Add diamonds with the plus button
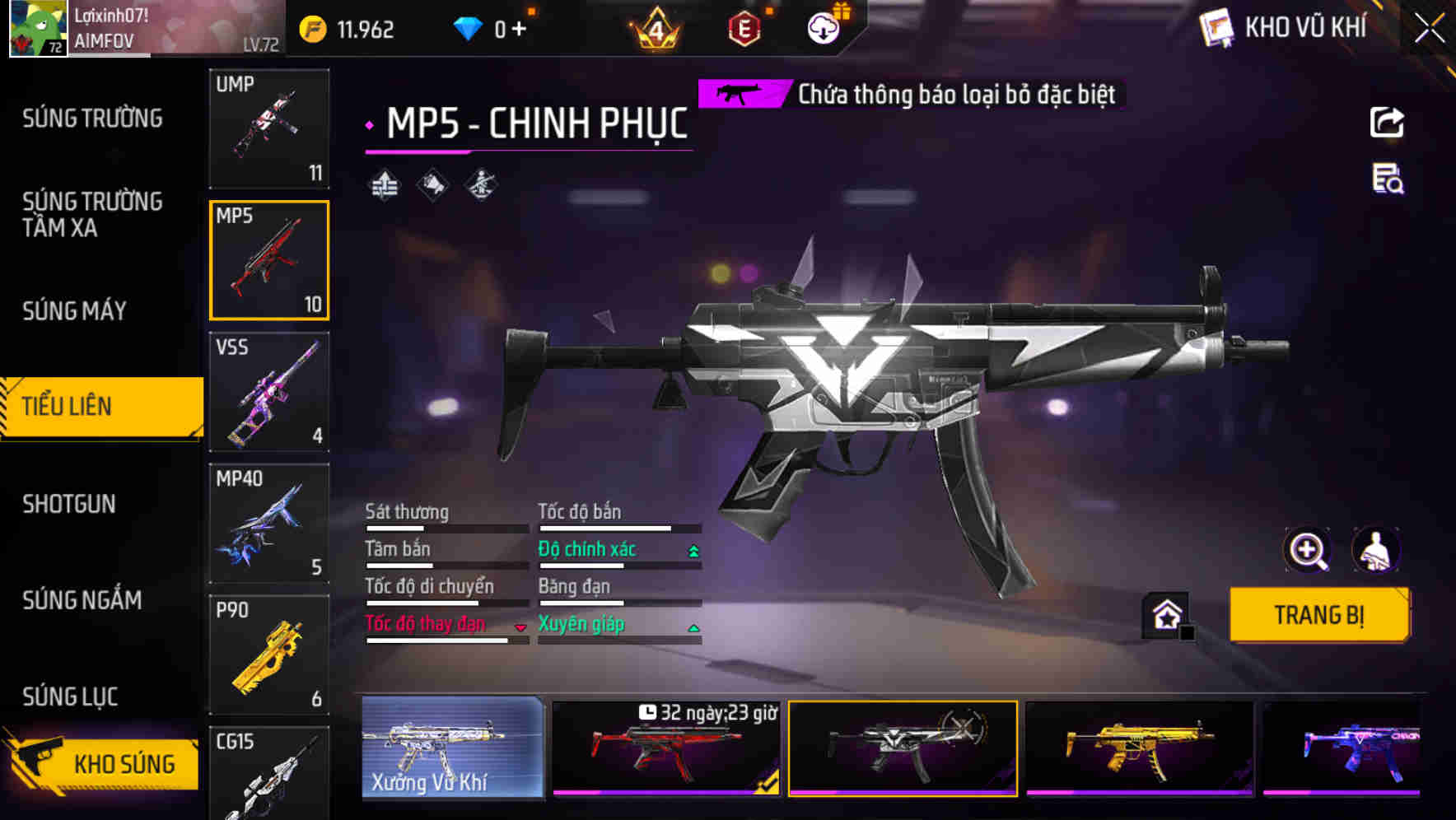Screen dimensions: 1456x820 pyautogui.click(x=519, y=30)
